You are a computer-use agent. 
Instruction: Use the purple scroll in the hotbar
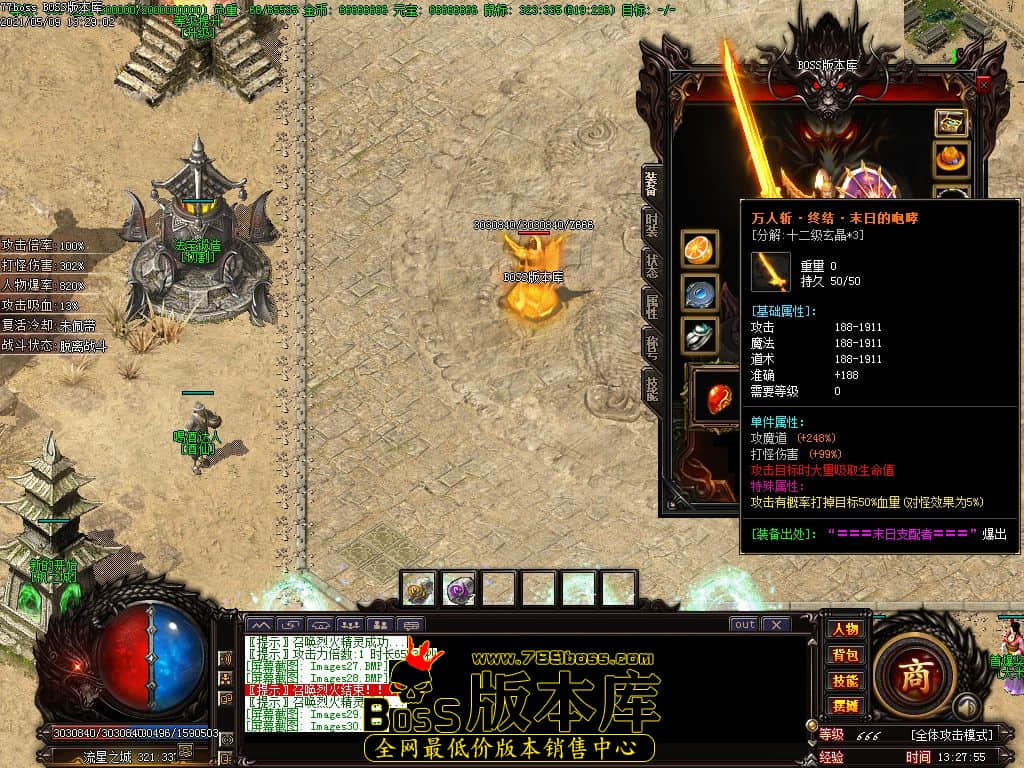pos(459,589)
